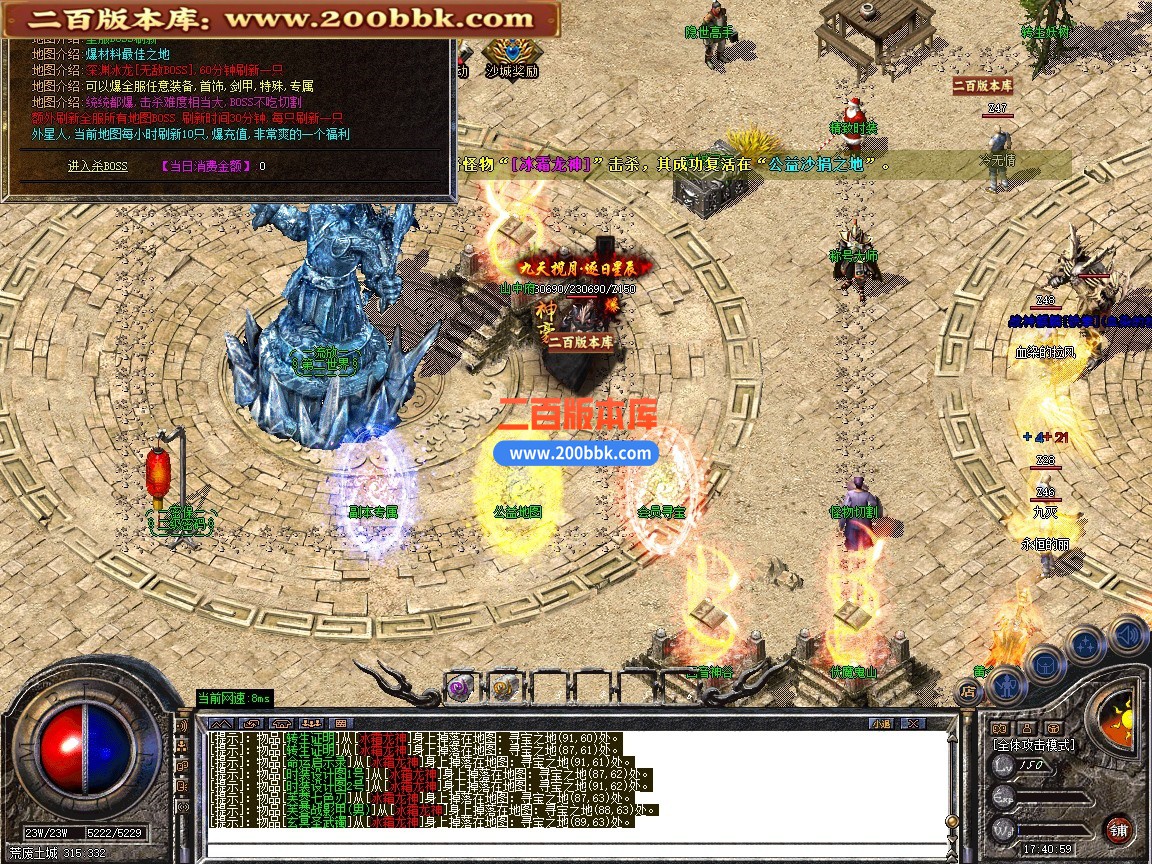The height and width of the screenshot is (864, 1152).
Task: Open the 沙城奖励 reward icon
Action: [x=511, y=56]
